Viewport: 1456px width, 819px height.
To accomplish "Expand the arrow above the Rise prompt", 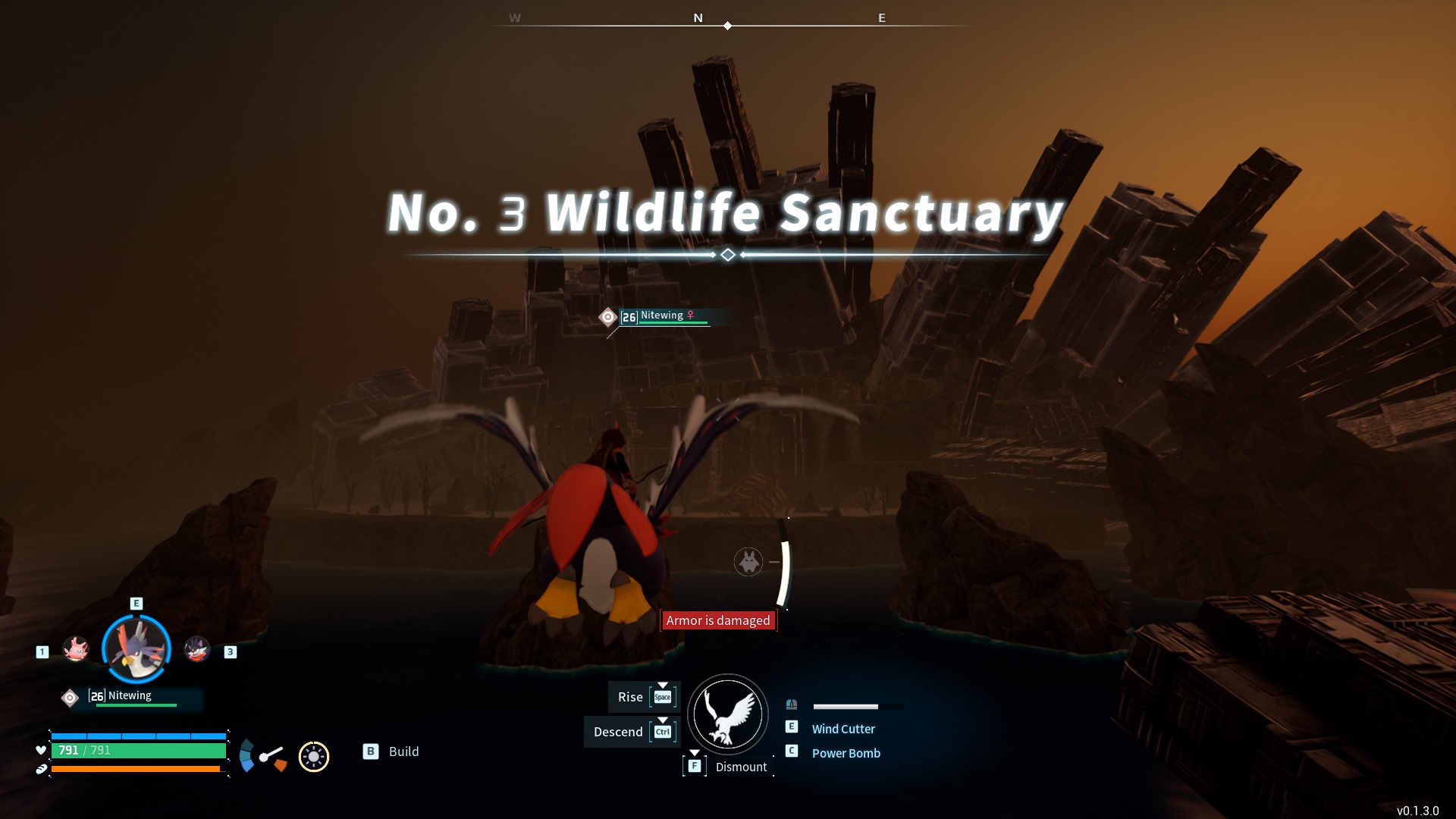I will (x=664, y=684).
